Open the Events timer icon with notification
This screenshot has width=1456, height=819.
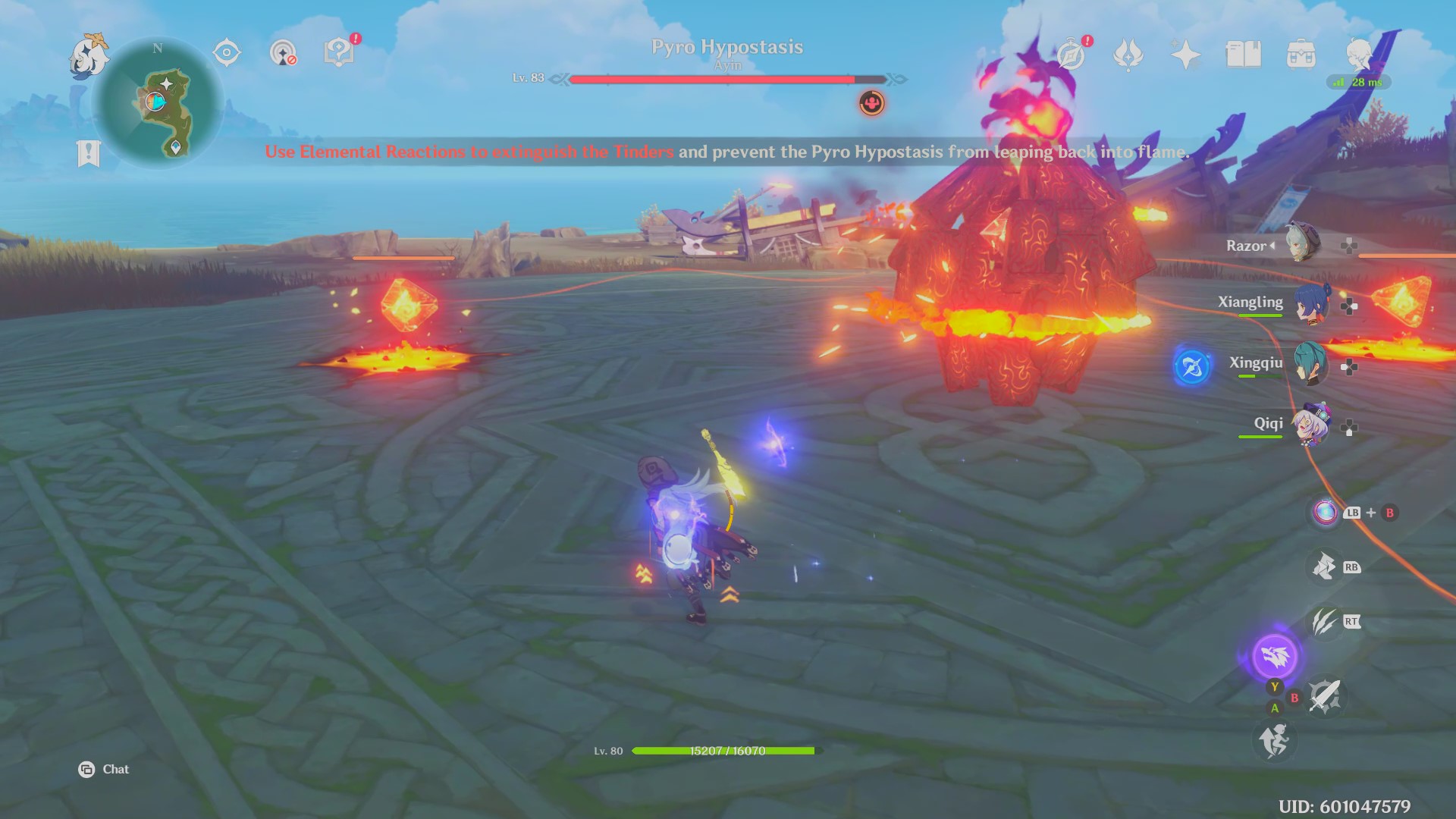point(1071,55)
